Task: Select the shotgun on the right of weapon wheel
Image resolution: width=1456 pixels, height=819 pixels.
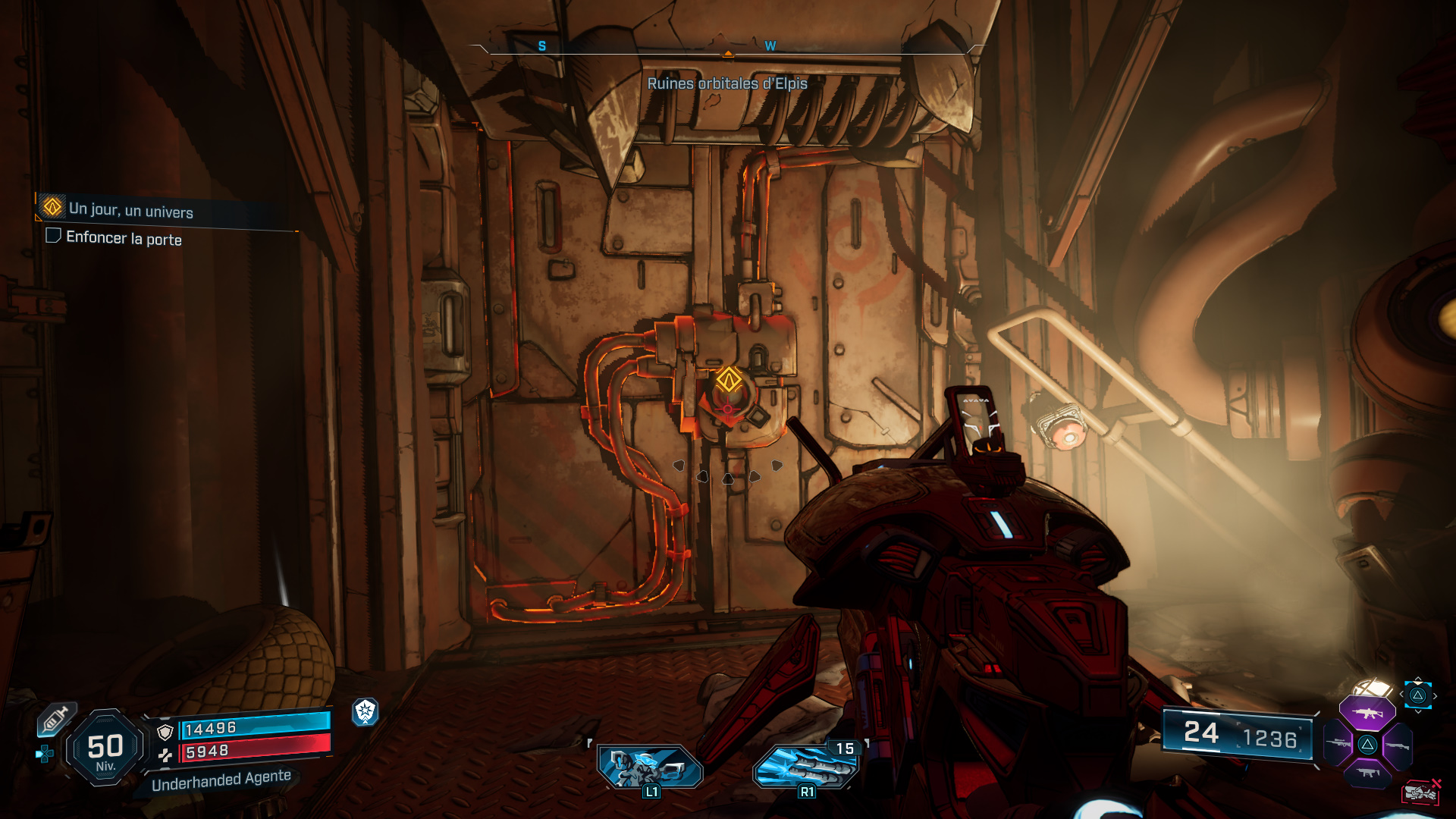Action: click(x=1398, y=746)
